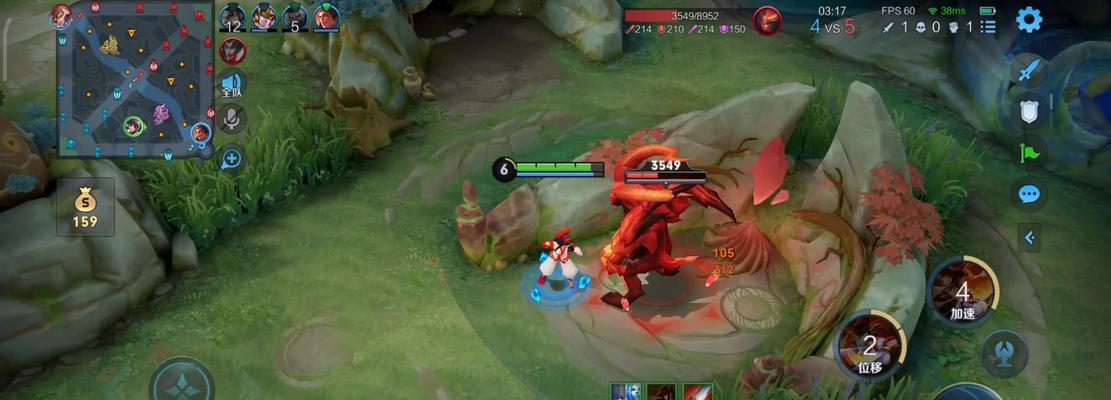Send the sword attack signal
The width and height of the screenshot is (1111, 400).
1028,70
